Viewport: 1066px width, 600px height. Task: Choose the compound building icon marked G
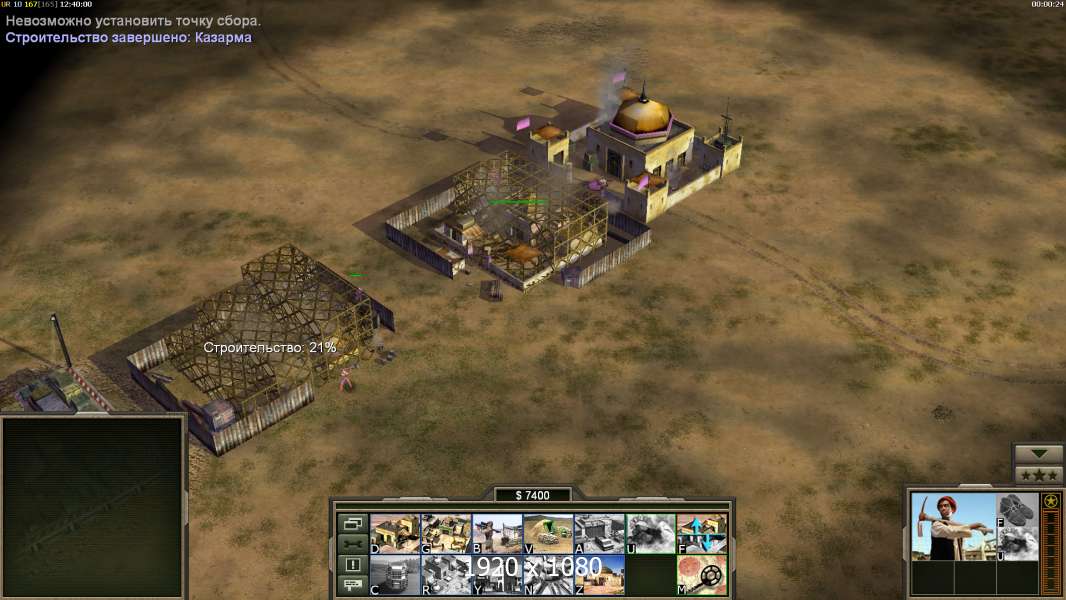(x=446, y=534)
